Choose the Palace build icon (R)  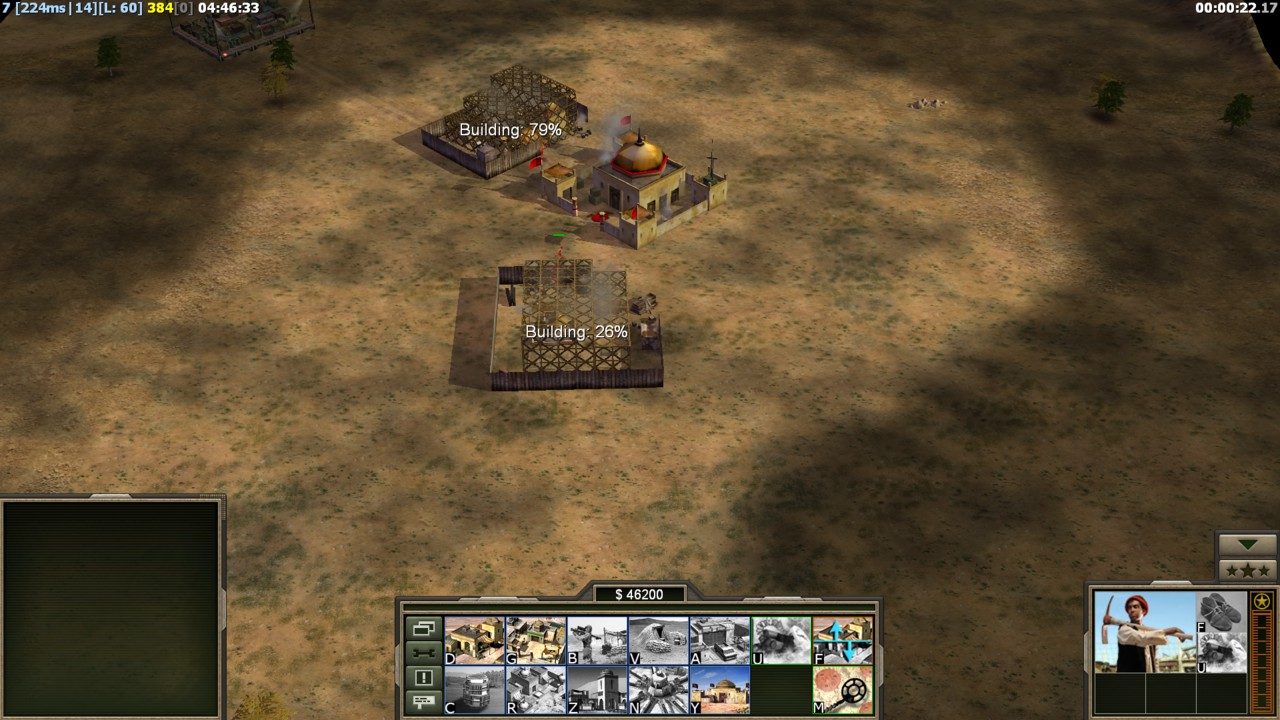click(536, 690)
